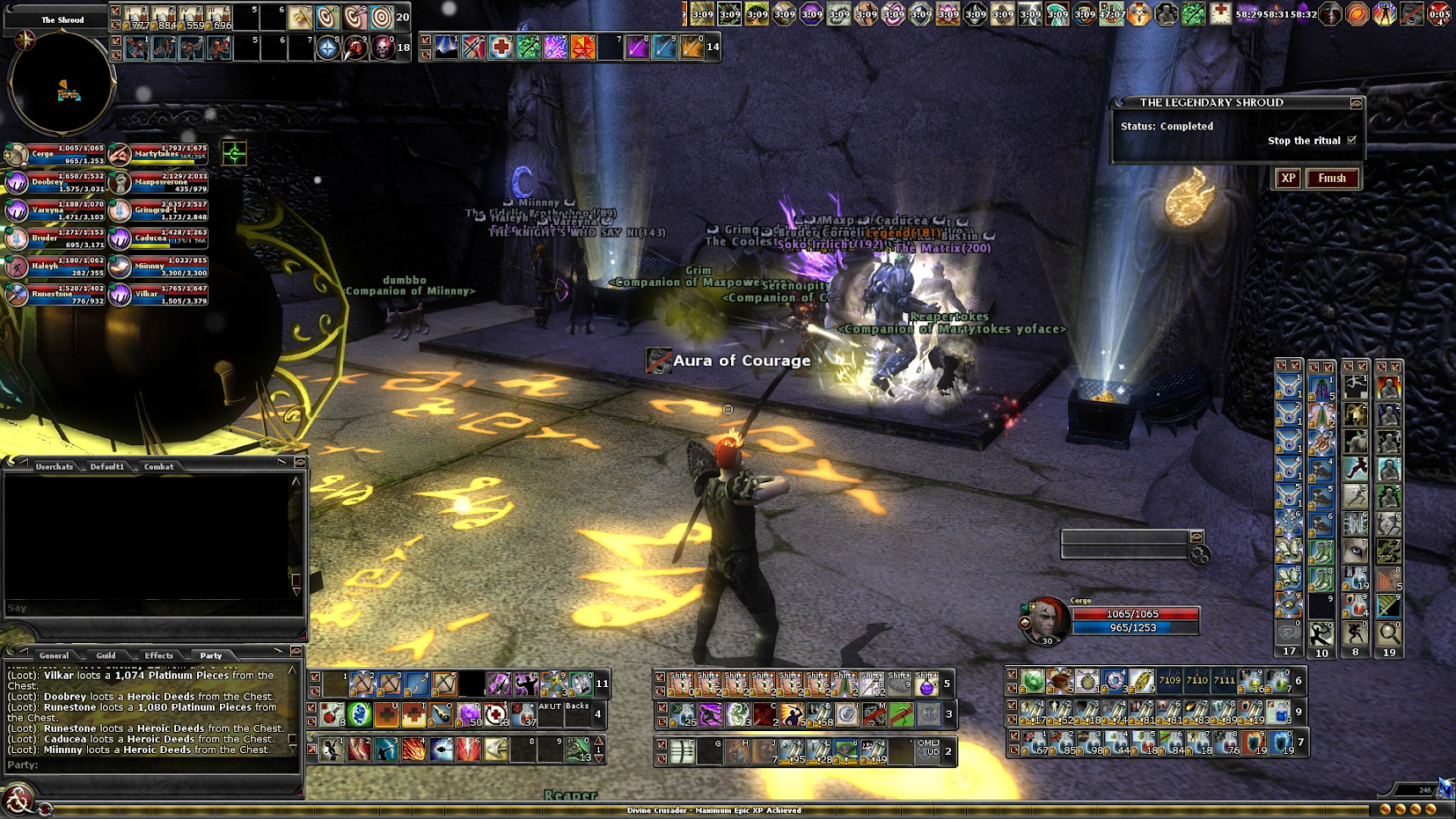This screenshot has height=819, width=1456.
Task: Click the Finish quest button
Action: pos(1331,179)
